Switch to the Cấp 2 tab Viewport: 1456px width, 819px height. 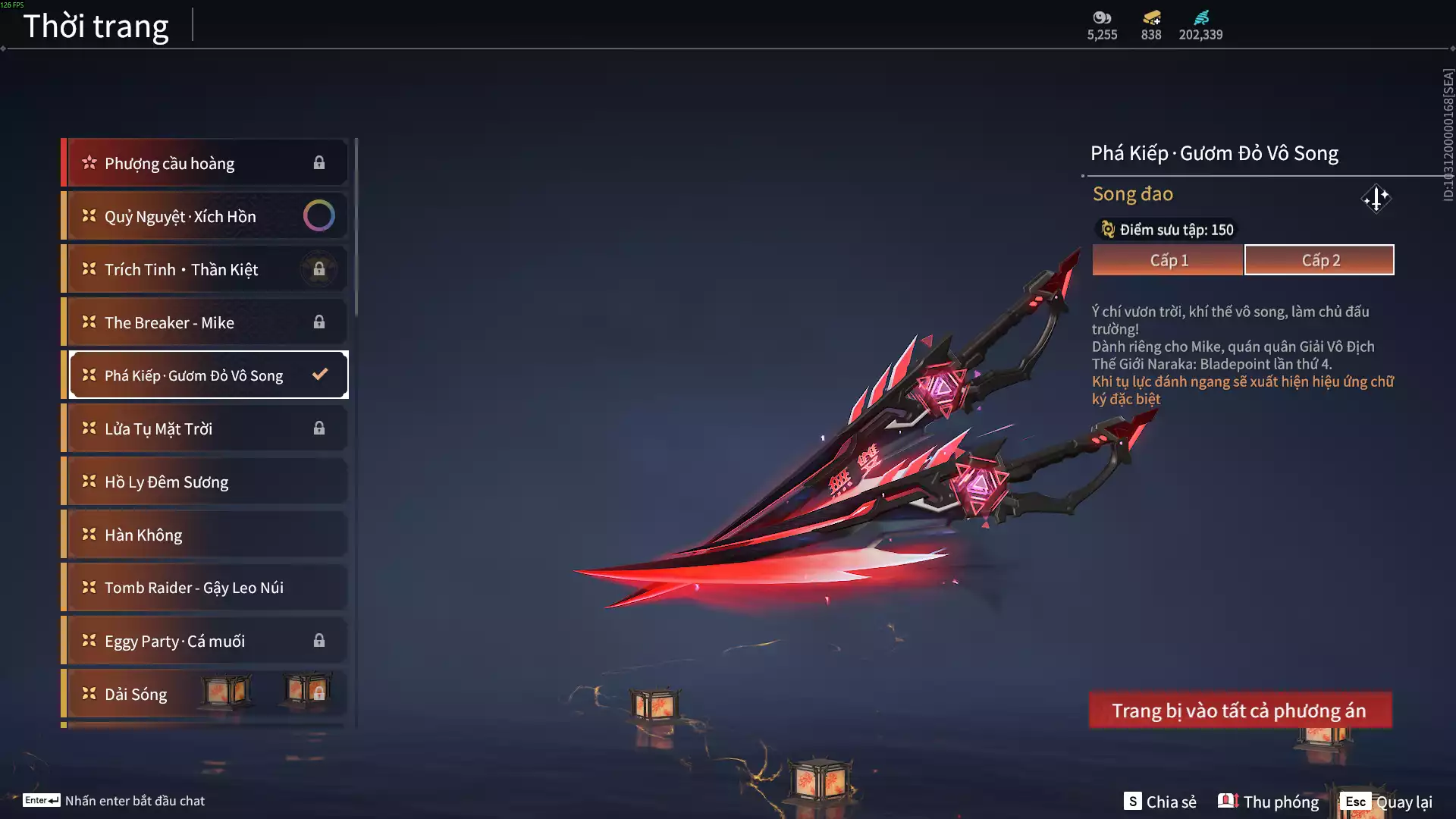[x=1319, y=260]
